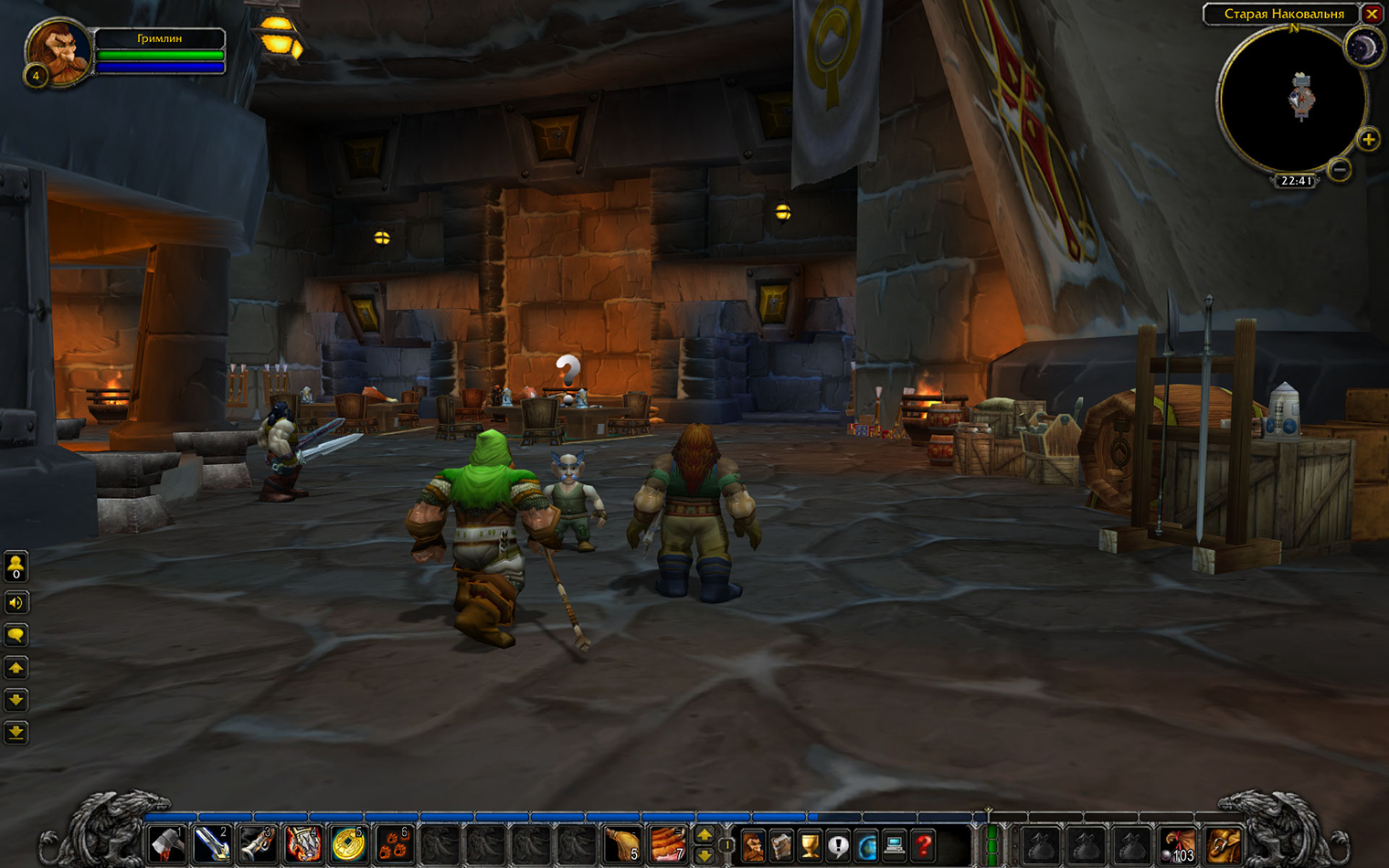Screen dimensions: 1389x868
Task: Zoom in the minimap with plus button
Action: (x=1368, y=140)
